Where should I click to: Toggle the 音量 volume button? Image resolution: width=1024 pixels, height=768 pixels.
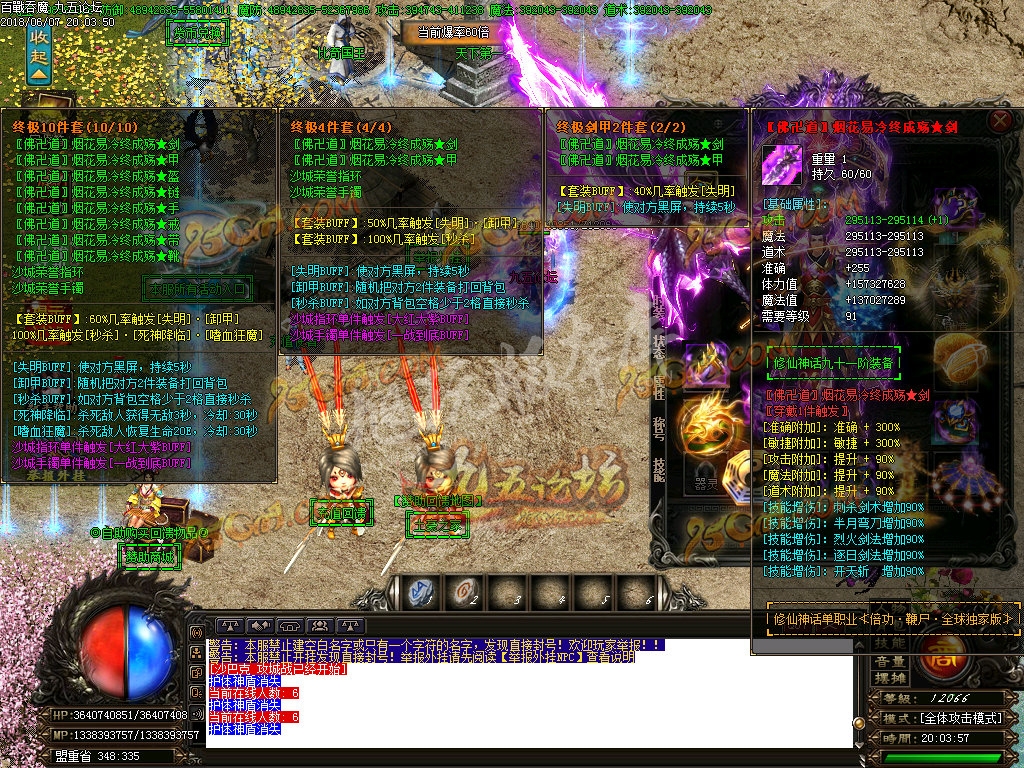(x=889, y=661)
